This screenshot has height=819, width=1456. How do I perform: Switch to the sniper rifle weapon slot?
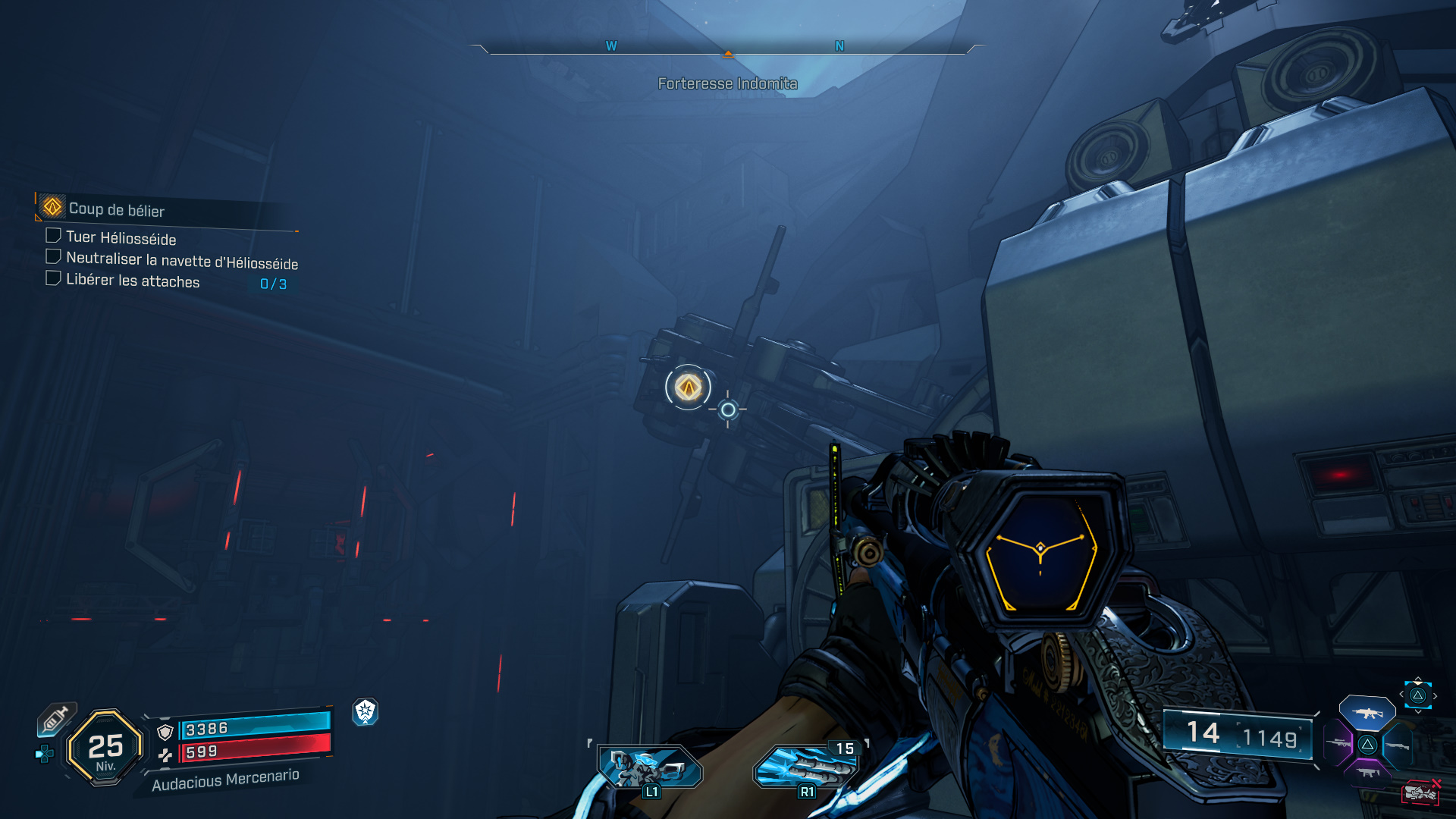coord(1339,743)
